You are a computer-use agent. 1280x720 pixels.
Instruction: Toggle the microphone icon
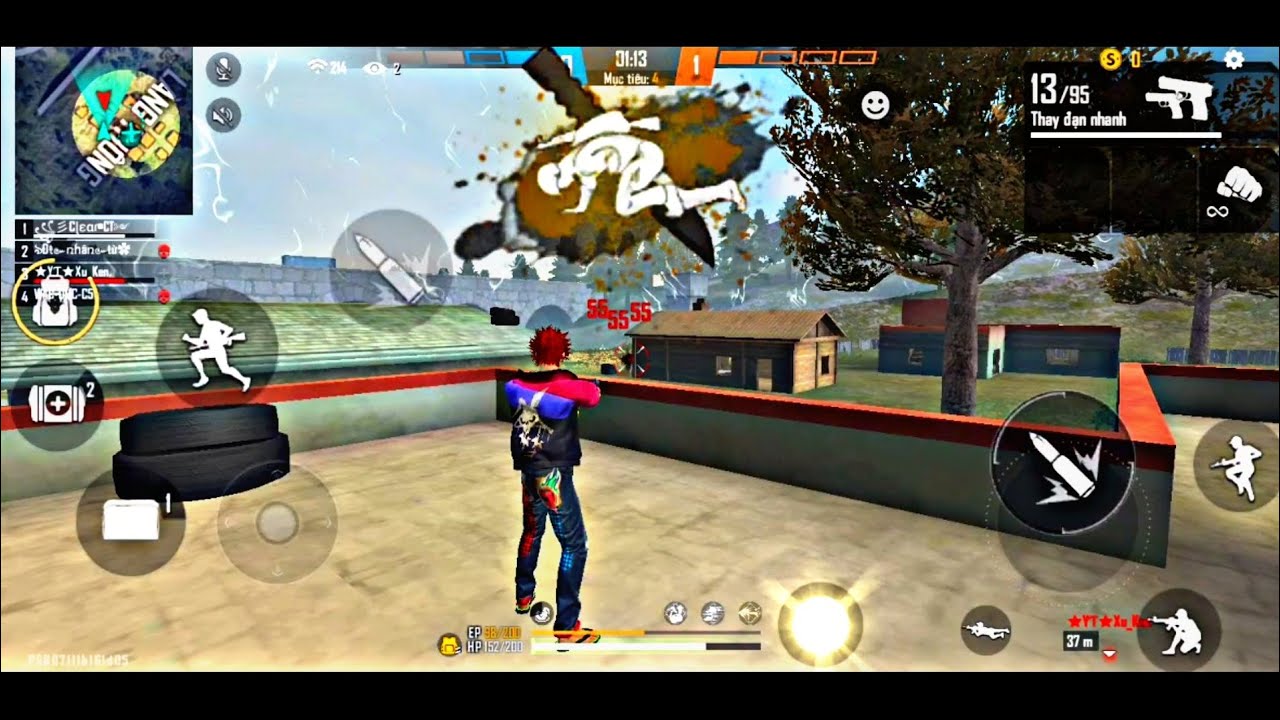(x=224, y=69)
